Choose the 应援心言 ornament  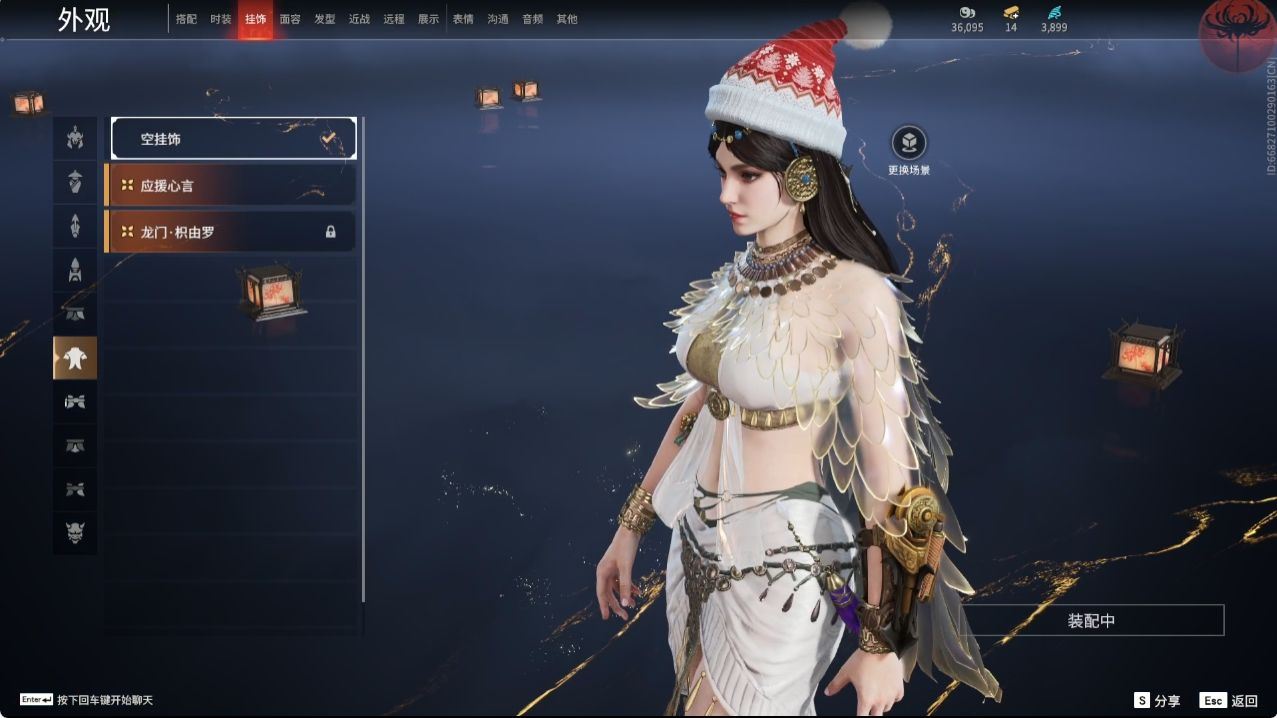tap(230, 185)
